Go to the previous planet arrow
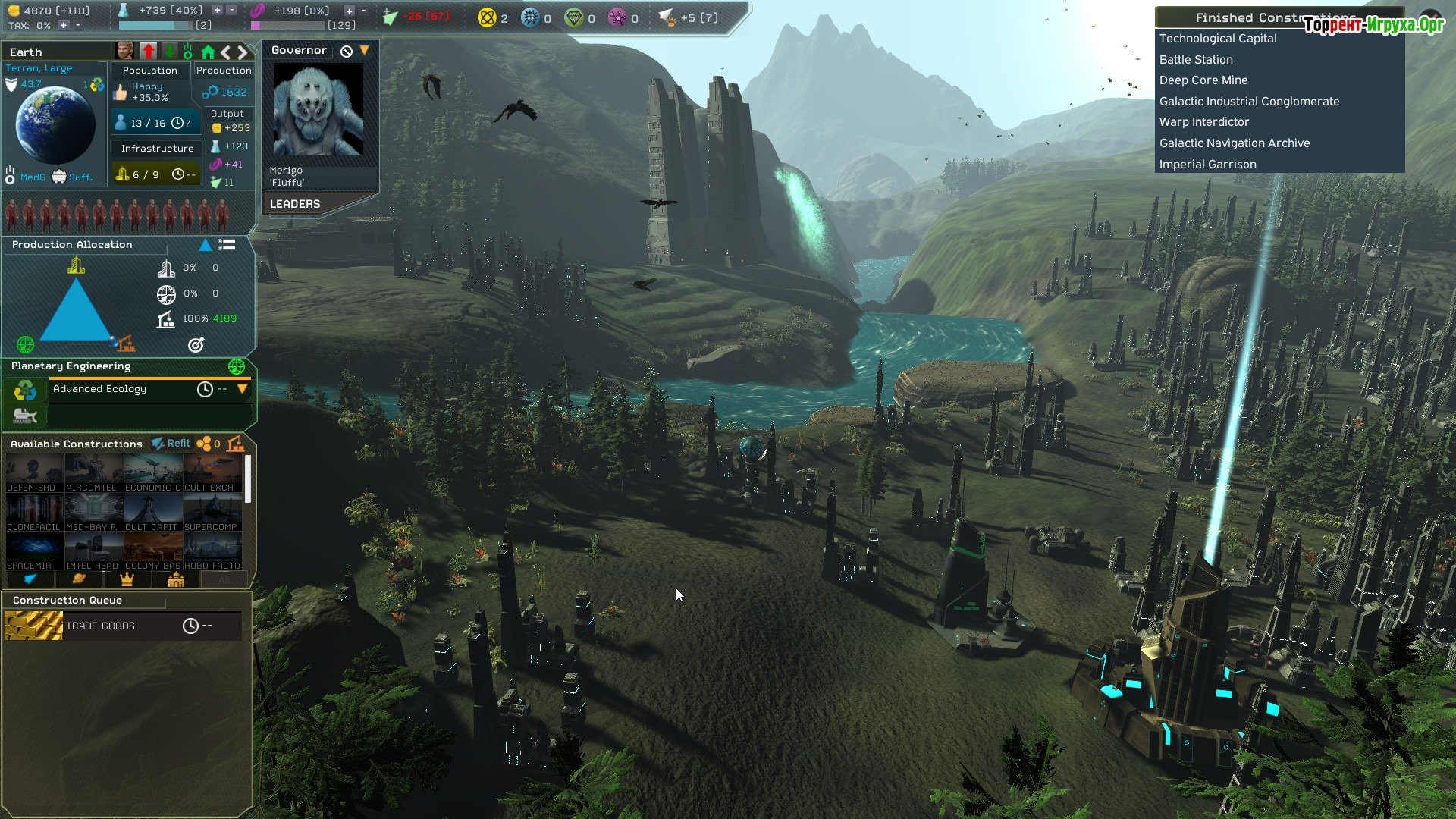The width and height of the screenshot is (1456, 819). pyautogui.click(x=226, y=52)
